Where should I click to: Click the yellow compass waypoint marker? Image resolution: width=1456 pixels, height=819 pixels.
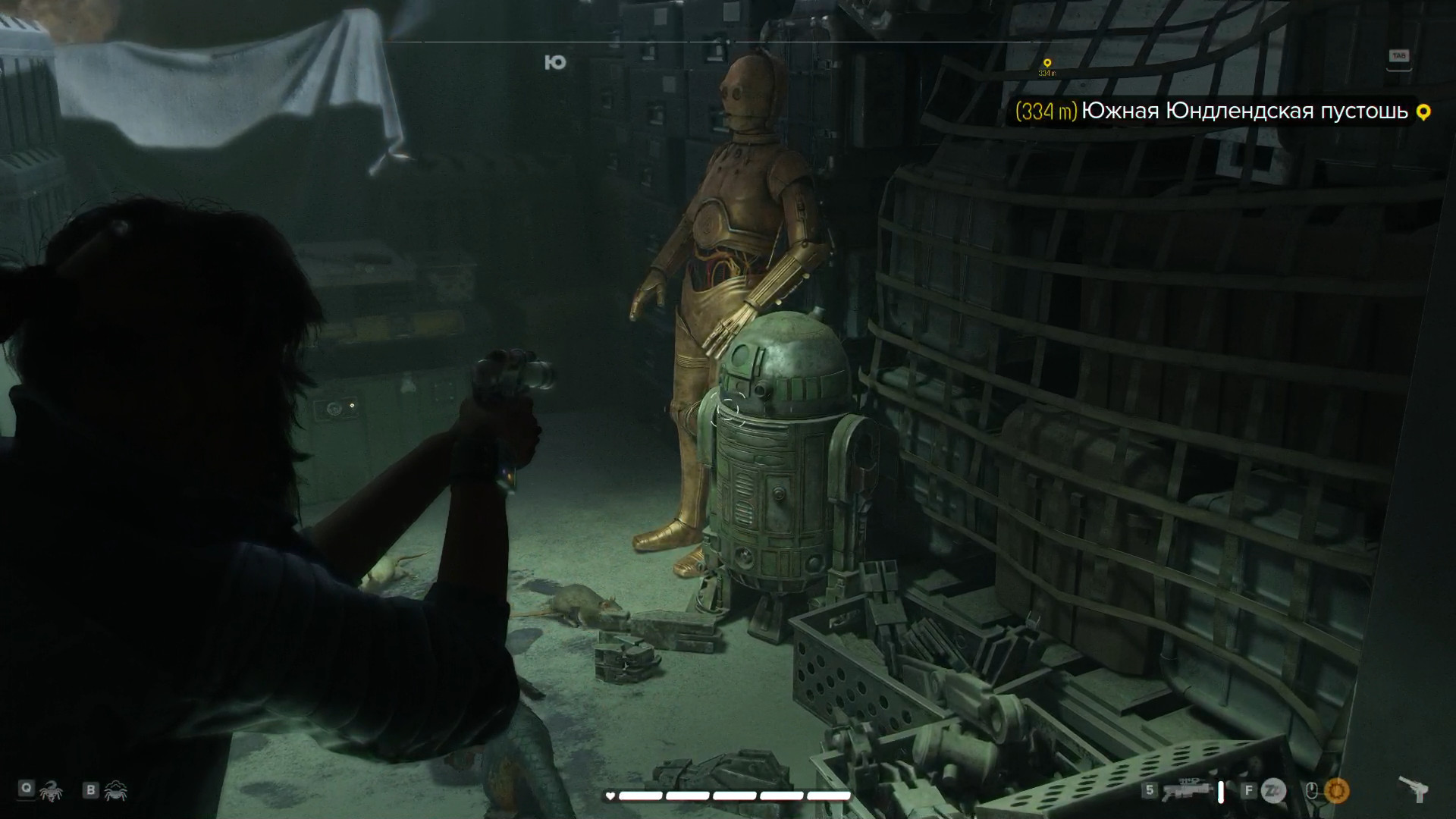(1047, 64)
